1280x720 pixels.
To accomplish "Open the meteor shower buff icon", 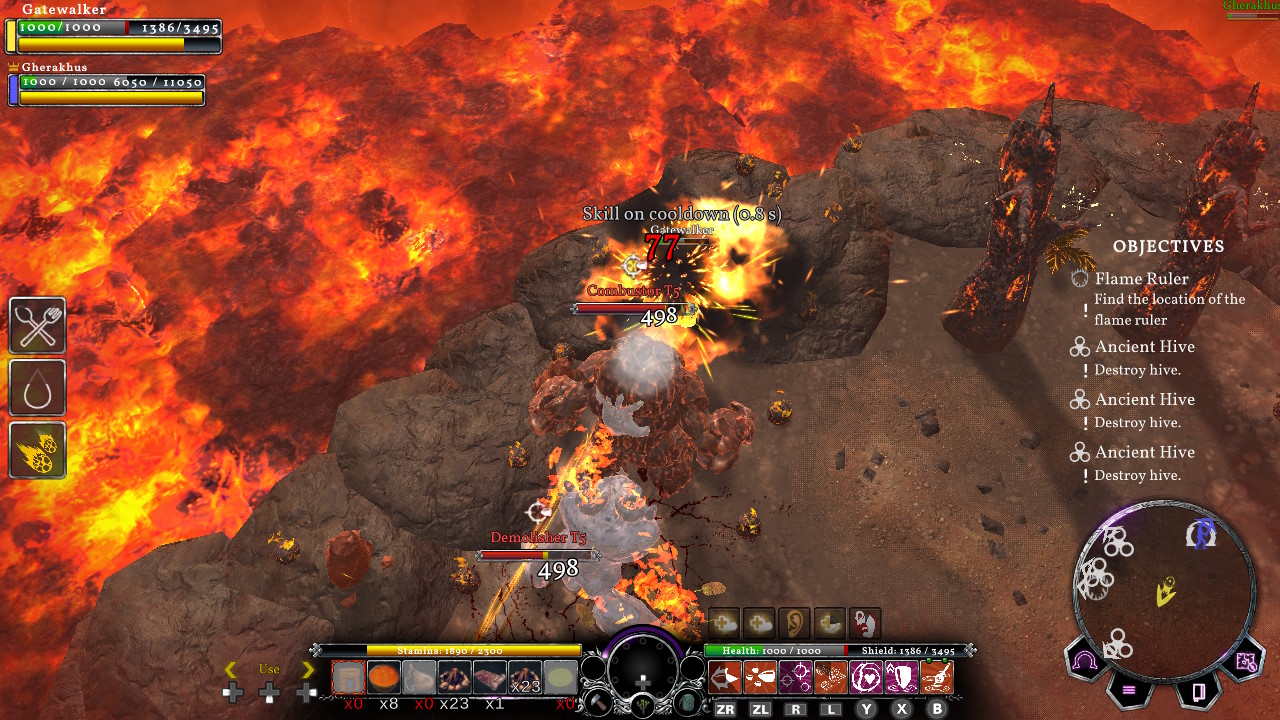I will coord(37,450).
